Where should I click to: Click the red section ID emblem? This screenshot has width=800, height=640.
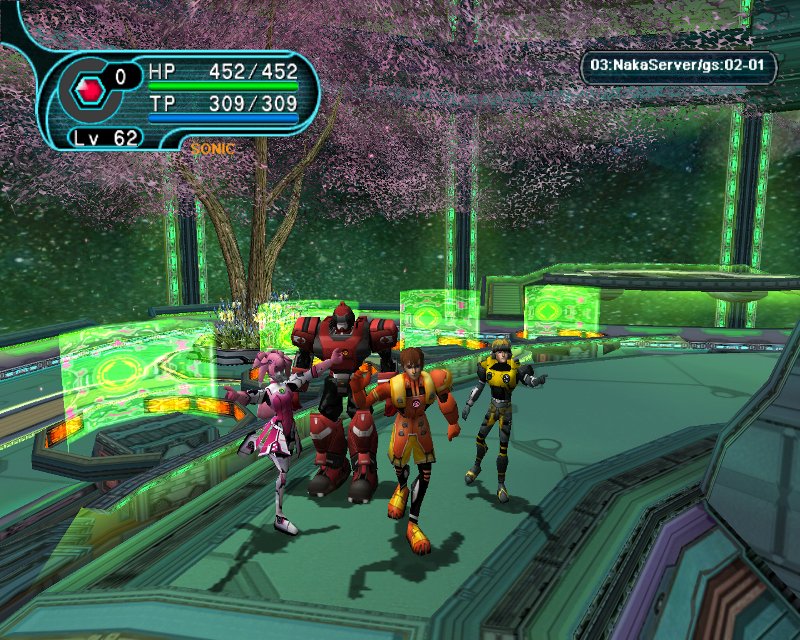(x=91, y=92)
